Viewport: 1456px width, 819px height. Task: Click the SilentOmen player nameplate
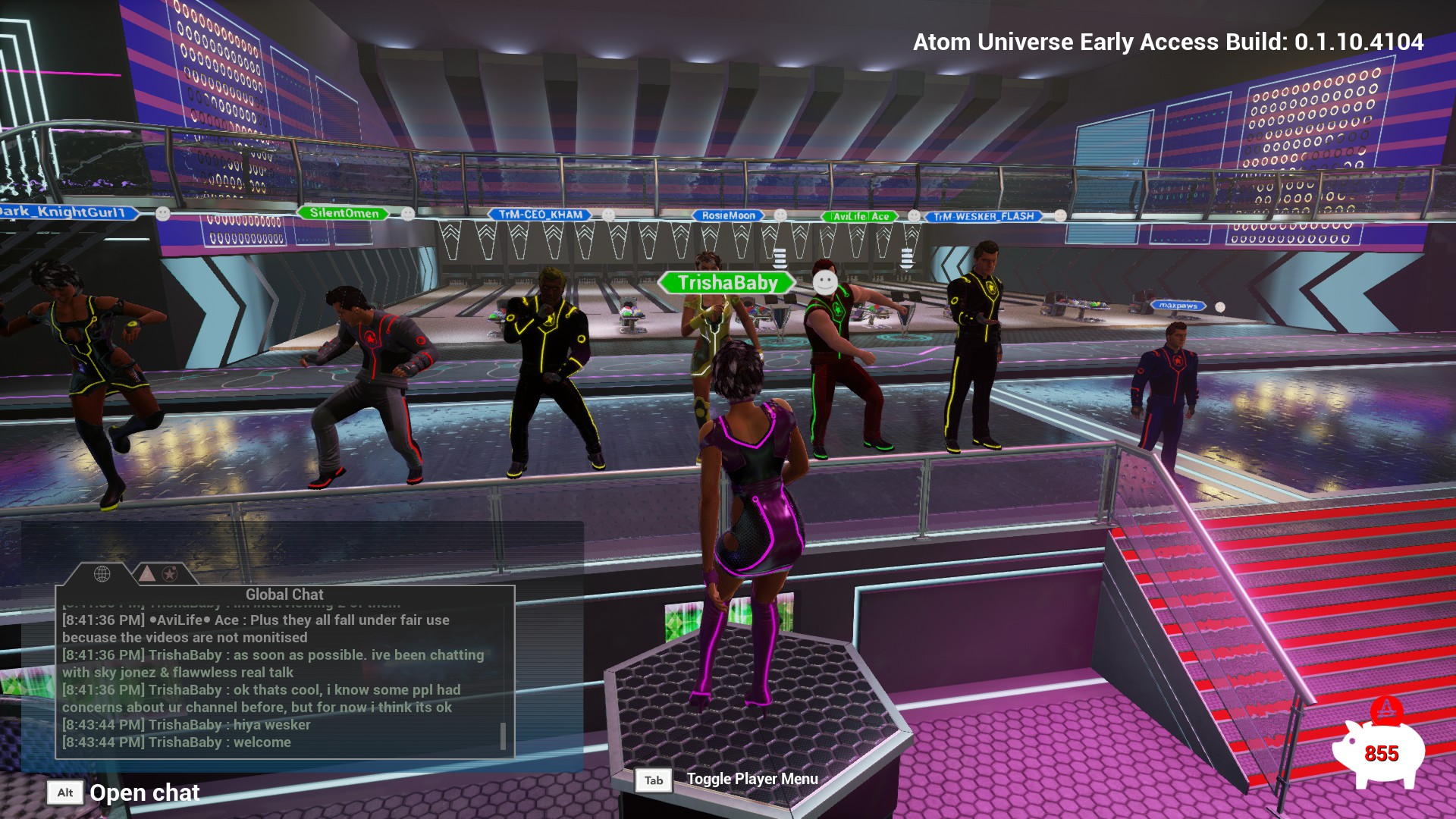[344, 213]
